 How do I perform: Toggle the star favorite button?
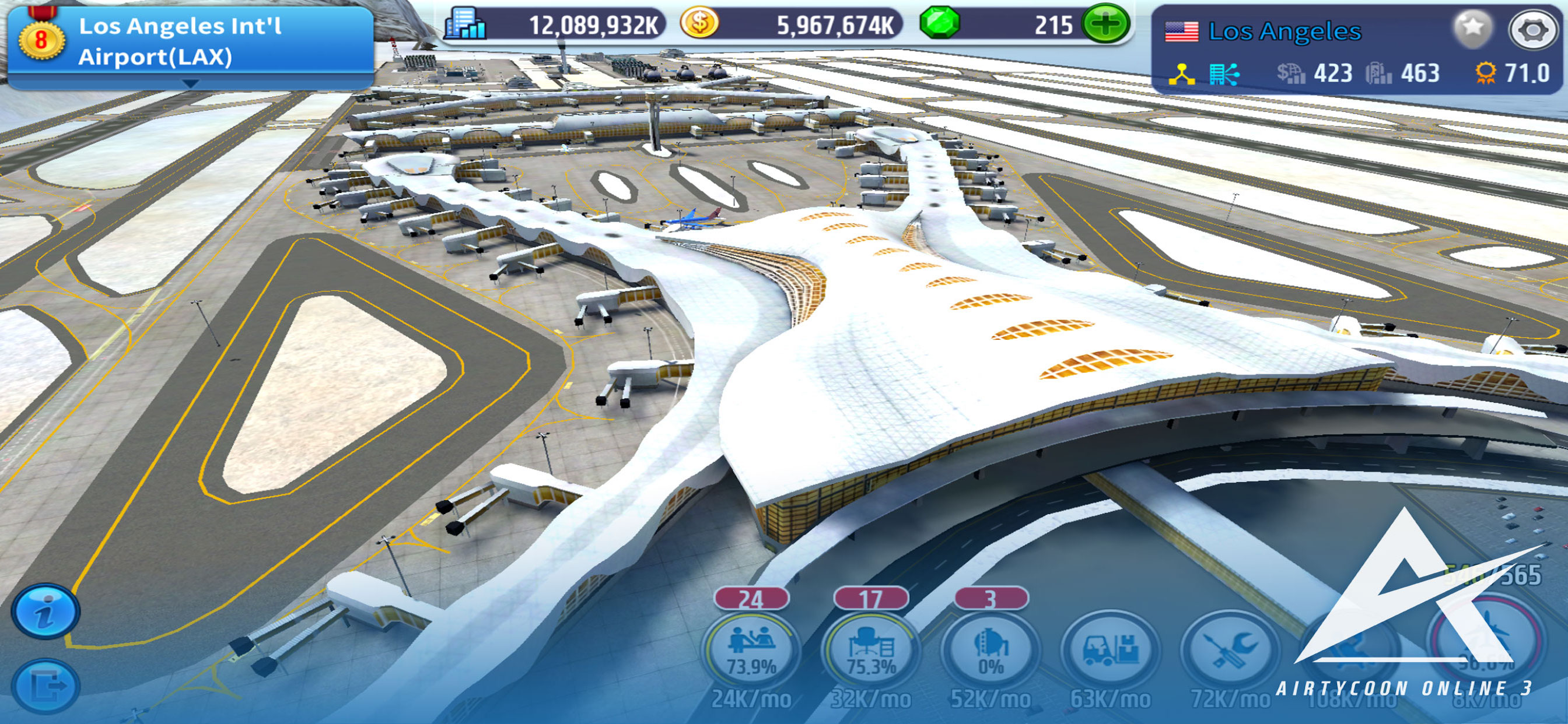coord(1472,28)
